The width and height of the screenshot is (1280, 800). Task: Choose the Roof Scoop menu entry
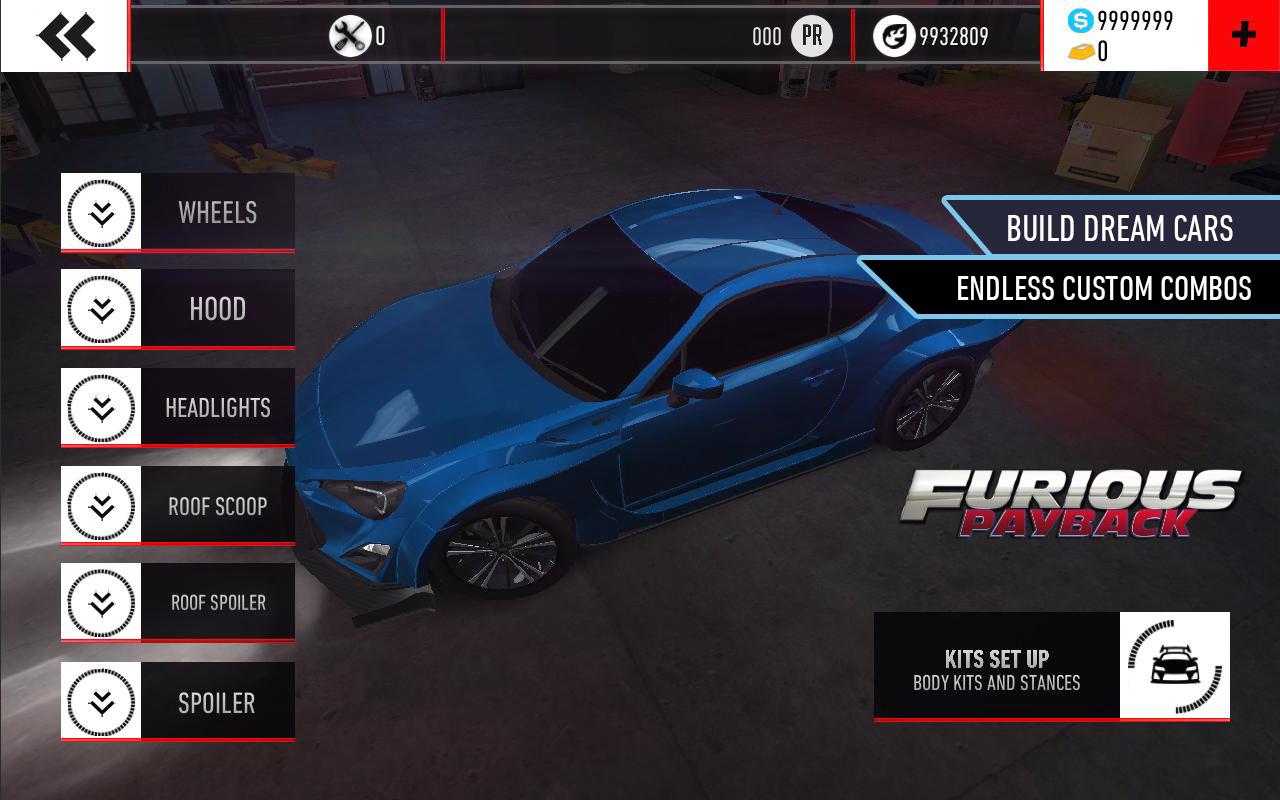point(217,505)
